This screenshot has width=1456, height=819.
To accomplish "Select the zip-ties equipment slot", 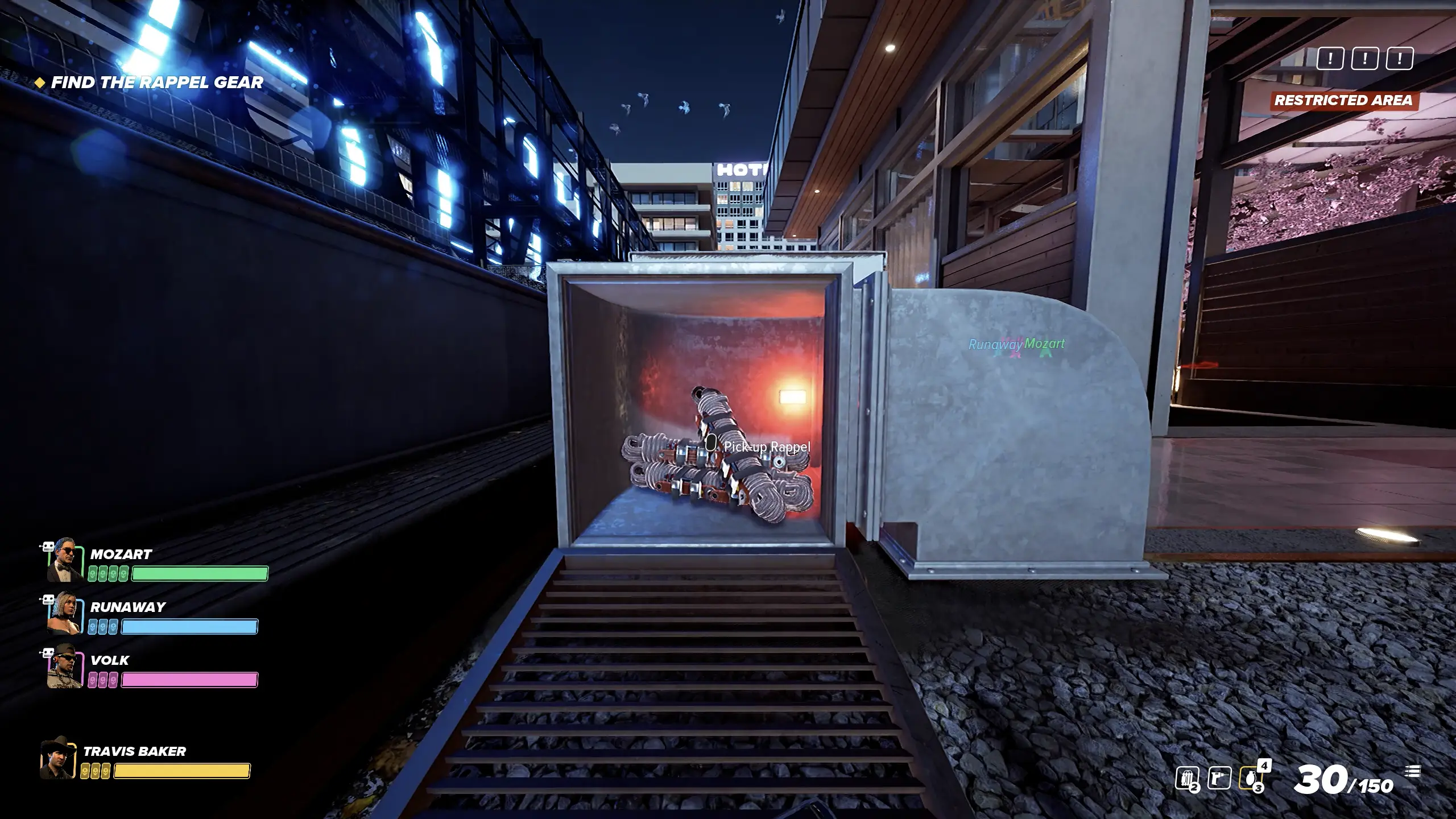I will pos(1188,779).
